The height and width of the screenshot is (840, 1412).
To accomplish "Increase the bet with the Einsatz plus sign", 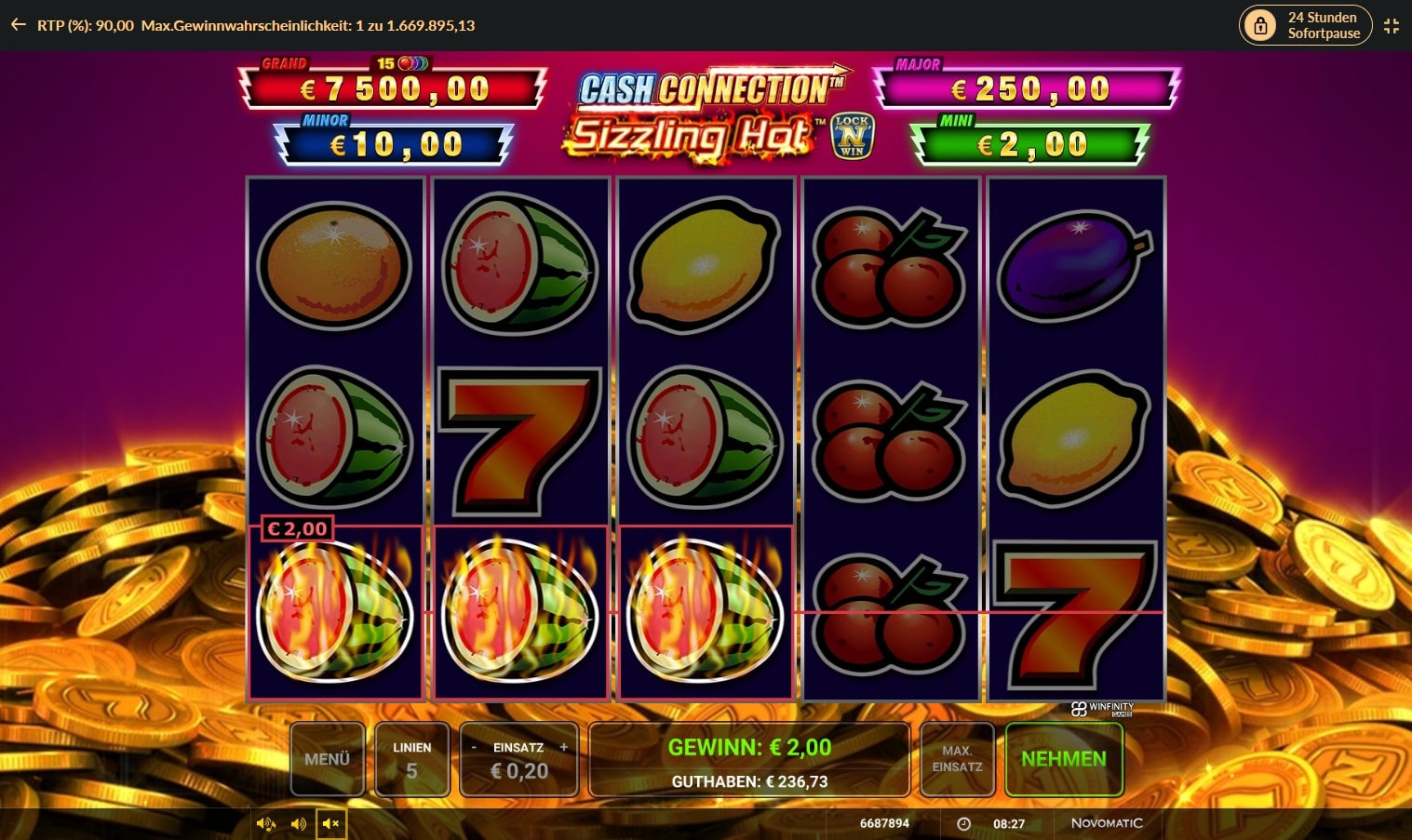I will click(x=563, y=747).
